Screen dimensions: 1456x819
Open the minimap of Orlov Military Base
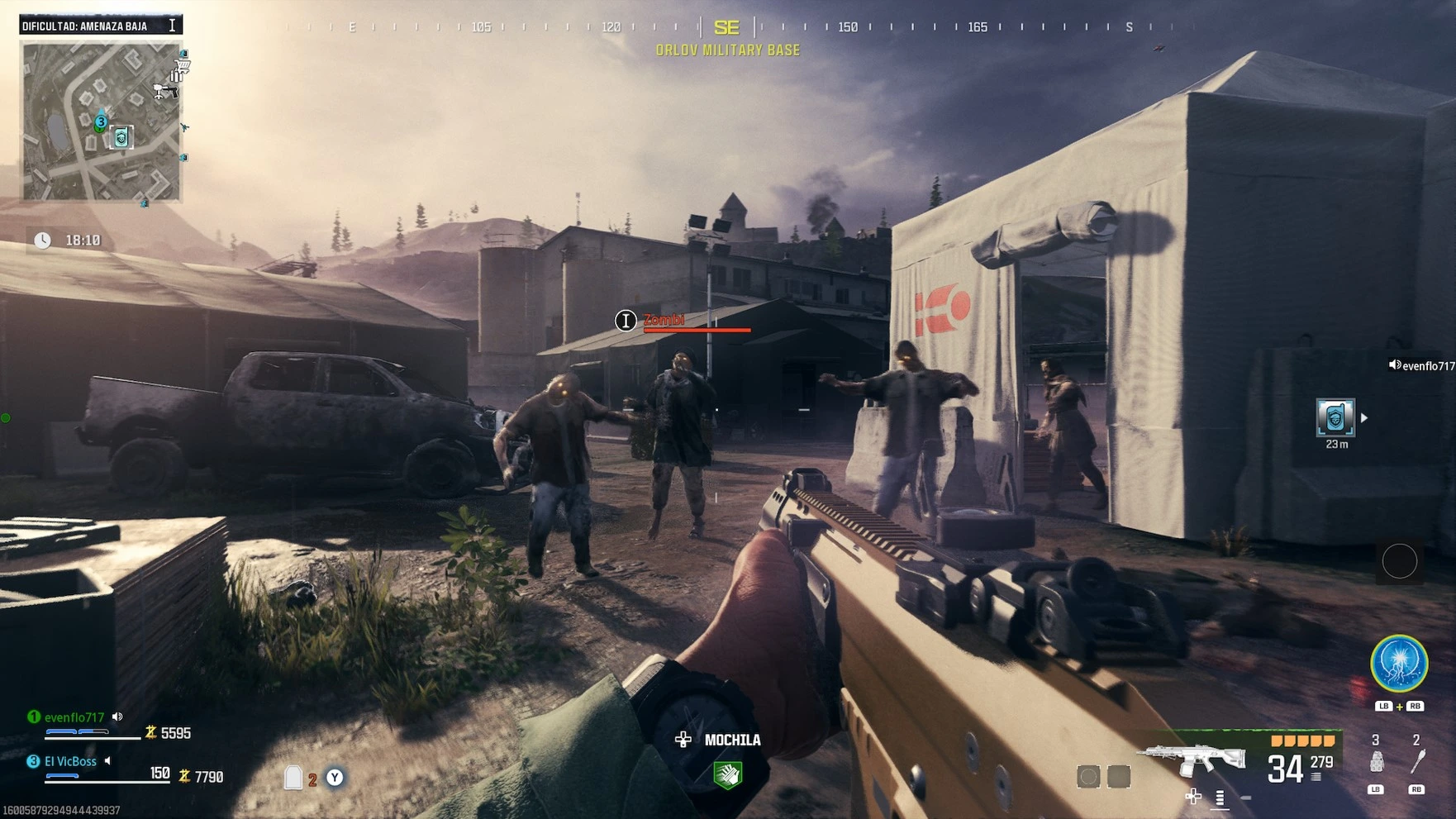(101, 121)
